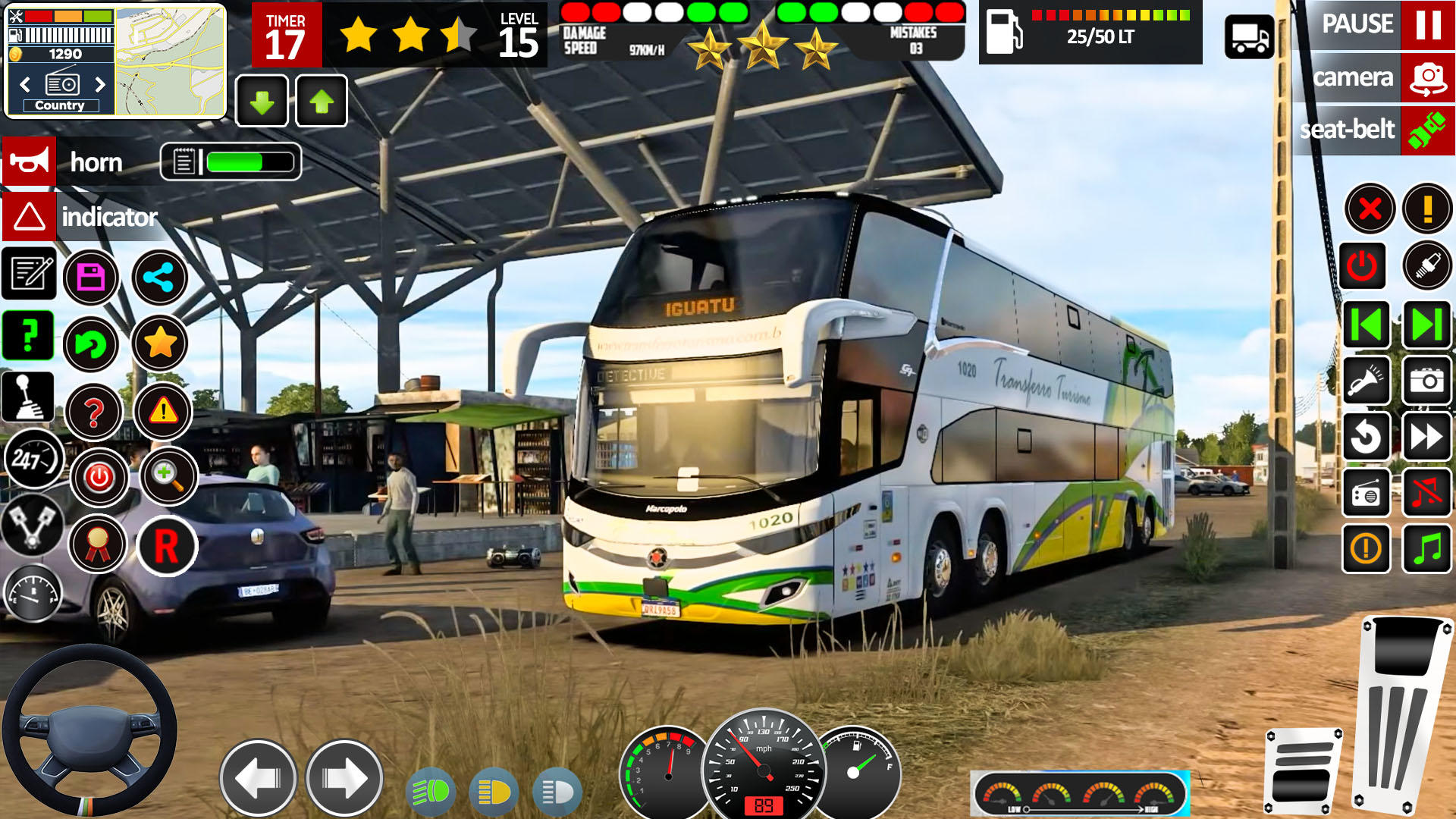Toggle the green headlight beam icon
This screenshot has width=1456, height=819.
(431, 792)
